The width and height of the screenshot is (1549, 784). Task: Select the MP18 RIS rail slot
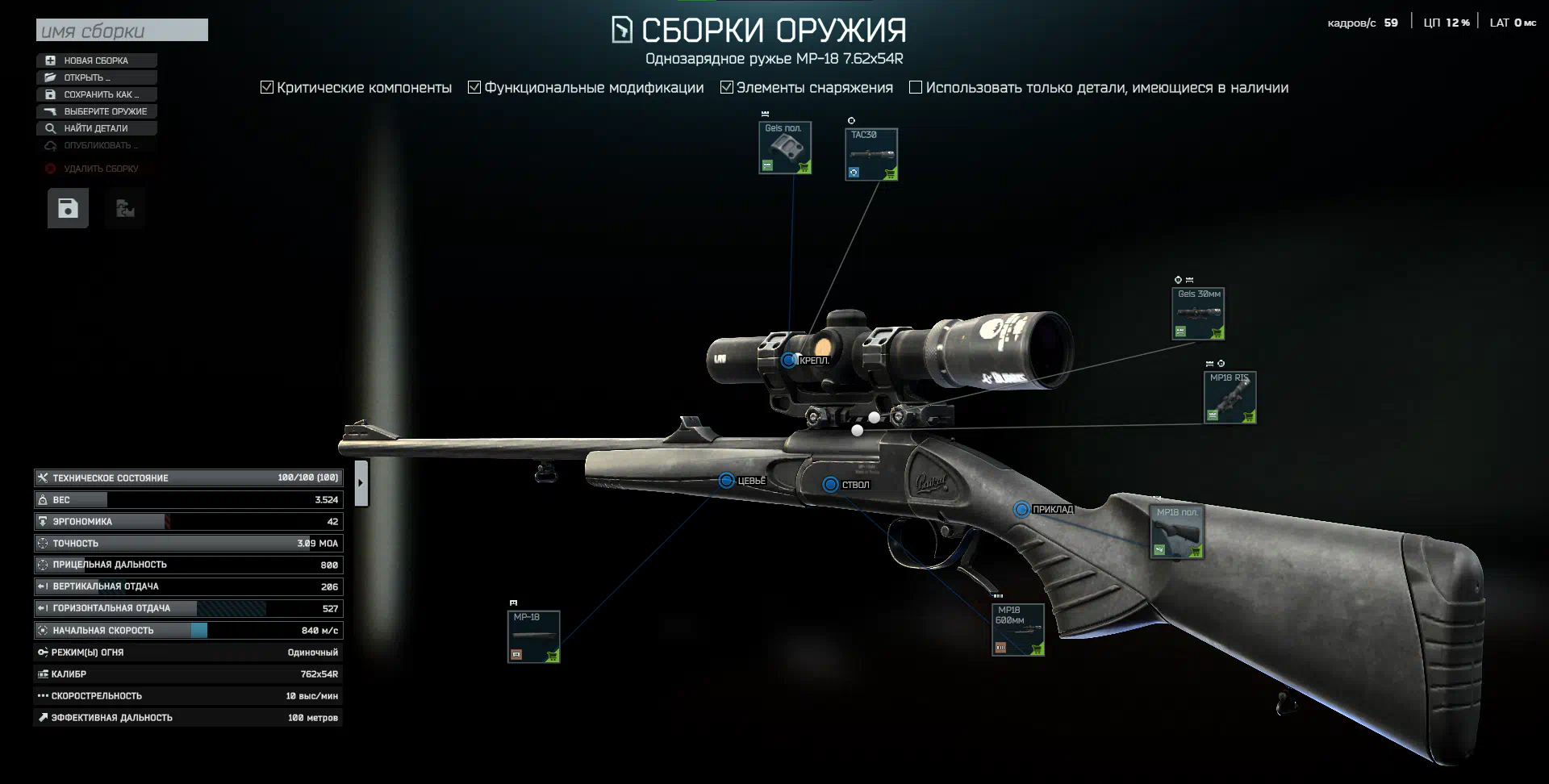click(1230, 397)
